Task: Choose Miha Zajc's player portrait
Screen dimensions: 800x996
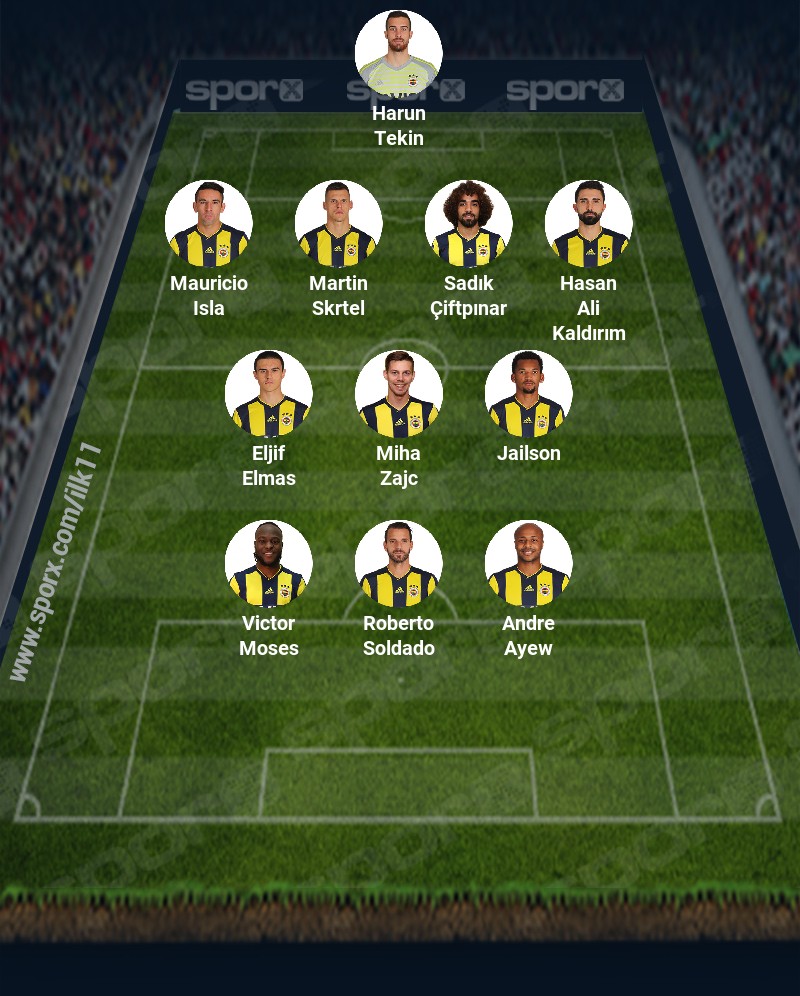Action: [x=399, y=394]
